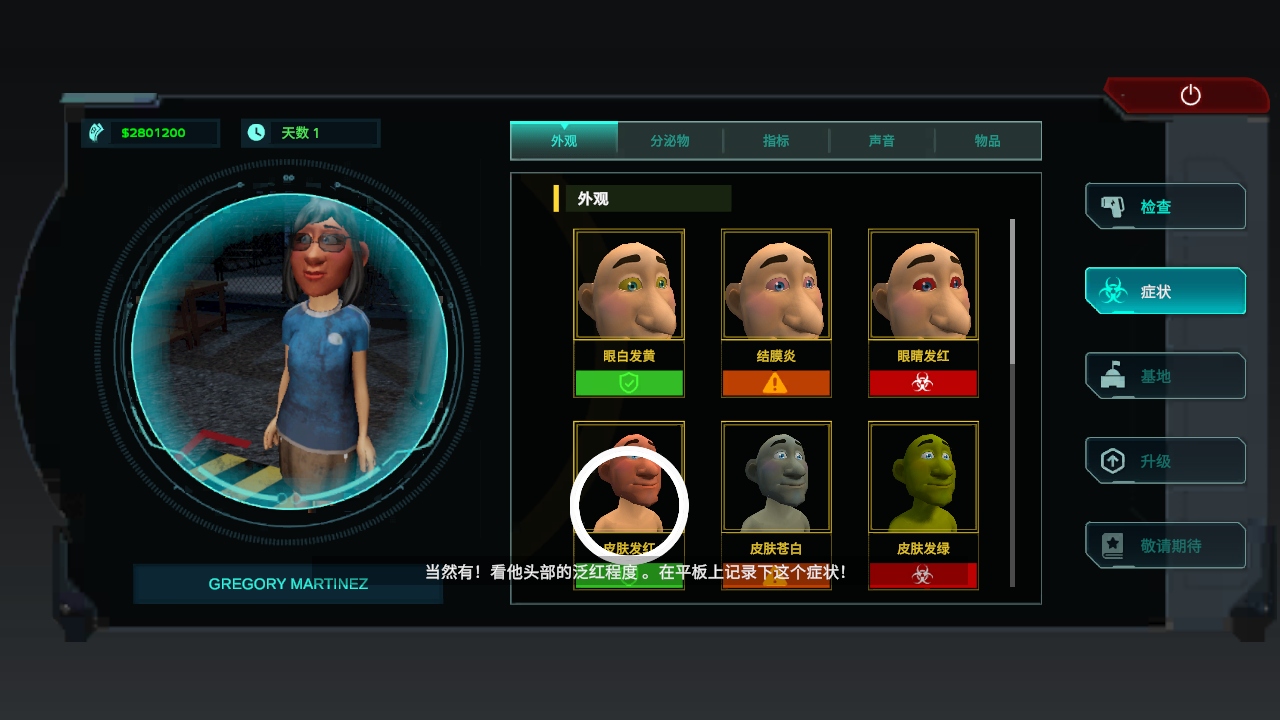Open the 症状 symptoms menu
This screenshot has width=1280, height=720.
1165,292
